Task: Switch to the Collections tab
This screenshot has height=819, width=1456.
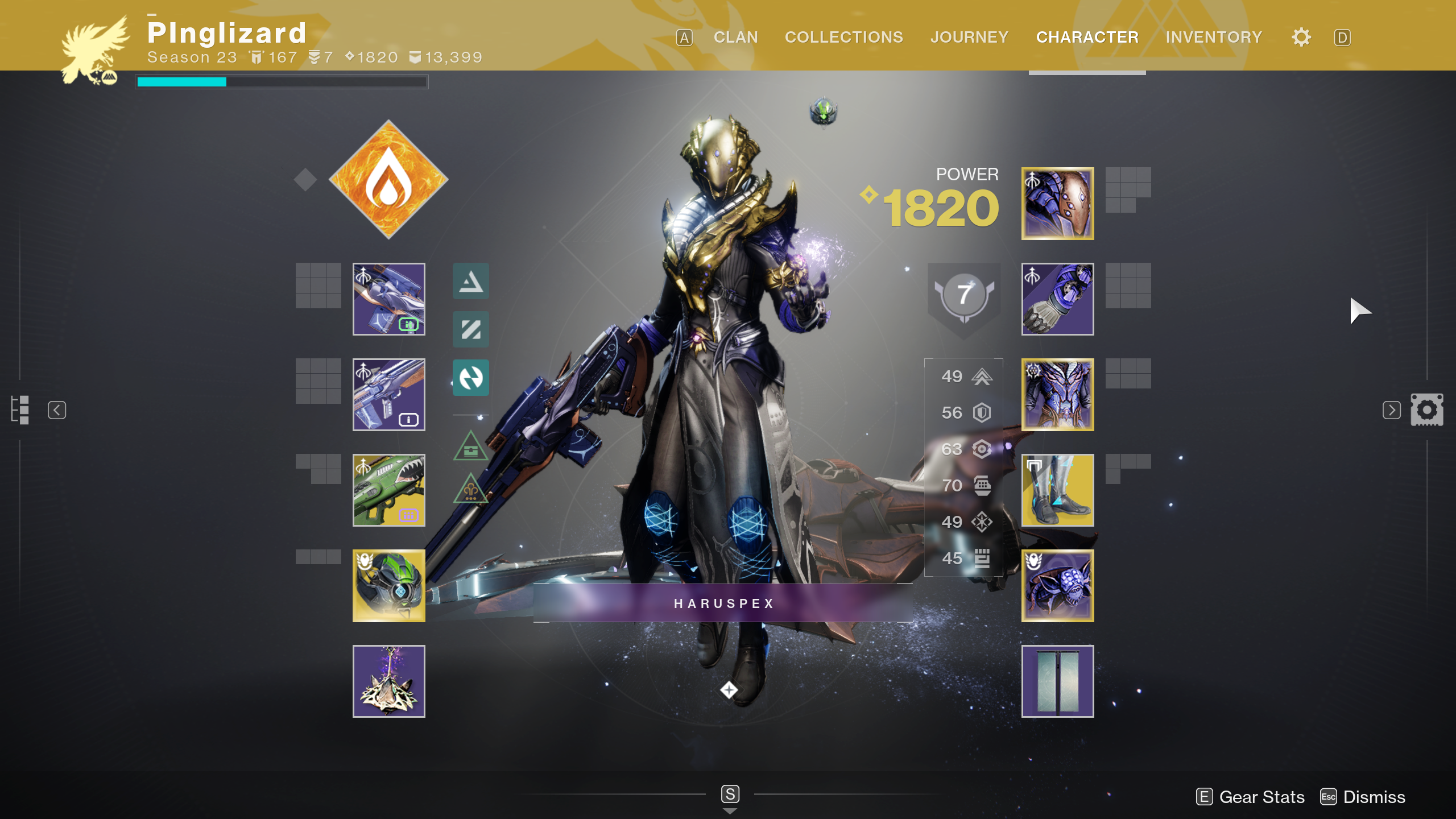Action: click(843, 38)
